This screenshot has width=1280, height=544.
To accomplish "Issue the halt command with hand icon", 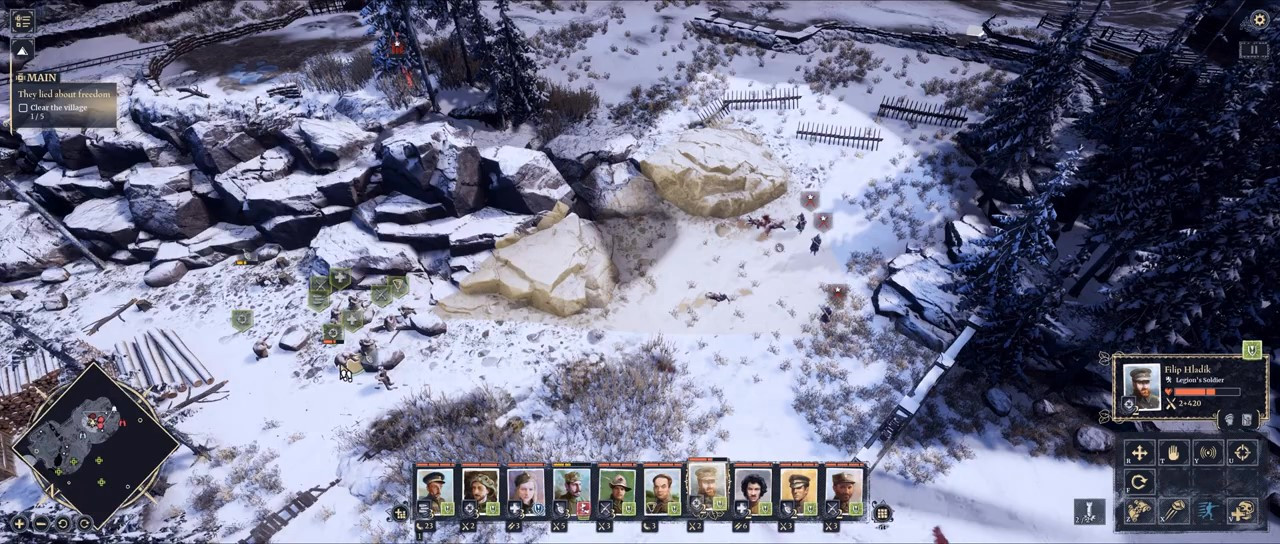I will tap(1173, 453).
